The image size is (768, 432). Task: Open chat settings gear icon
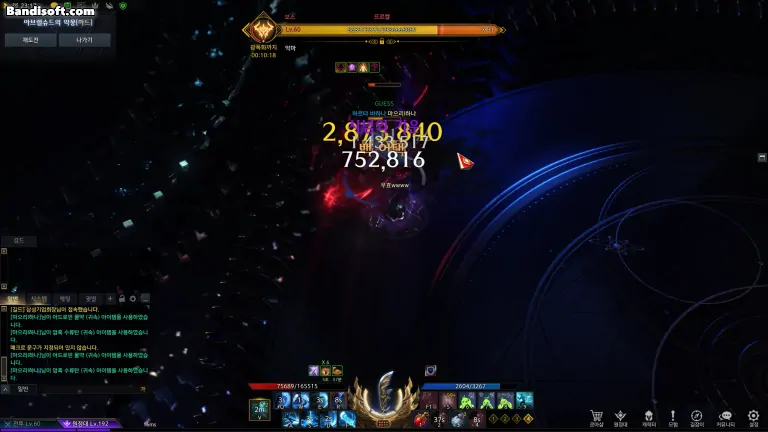coord(134,298)
